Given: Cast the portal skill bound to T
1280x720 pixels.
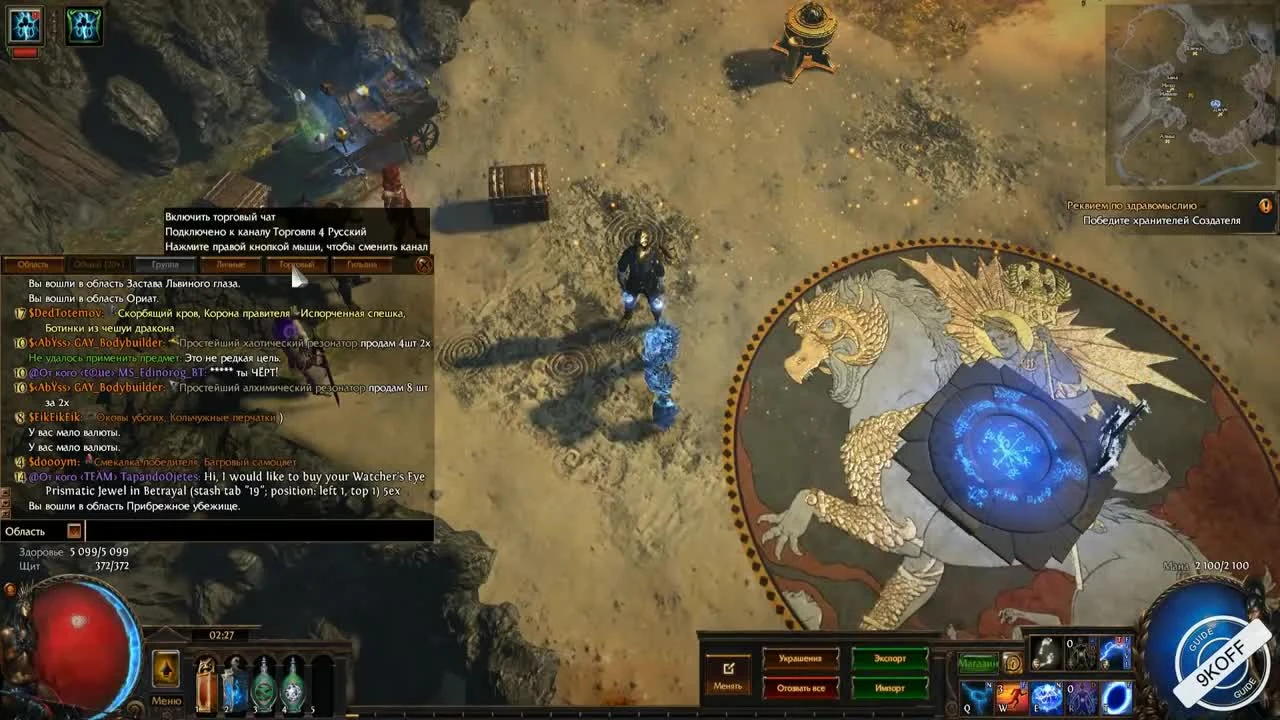Looking at the screenshot, I should [1118, 697].
